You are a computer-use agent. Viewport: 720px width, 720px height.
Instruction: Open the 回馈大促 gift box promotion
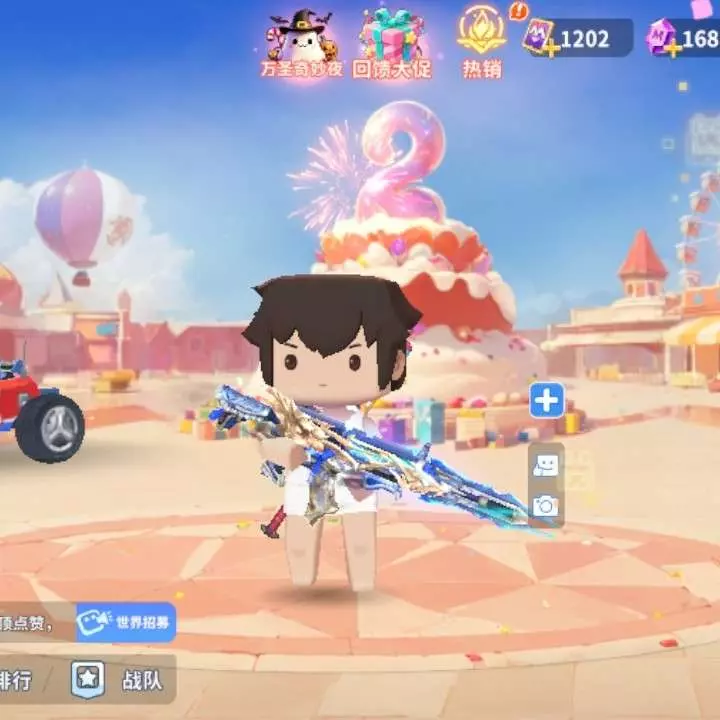point(391,44)
